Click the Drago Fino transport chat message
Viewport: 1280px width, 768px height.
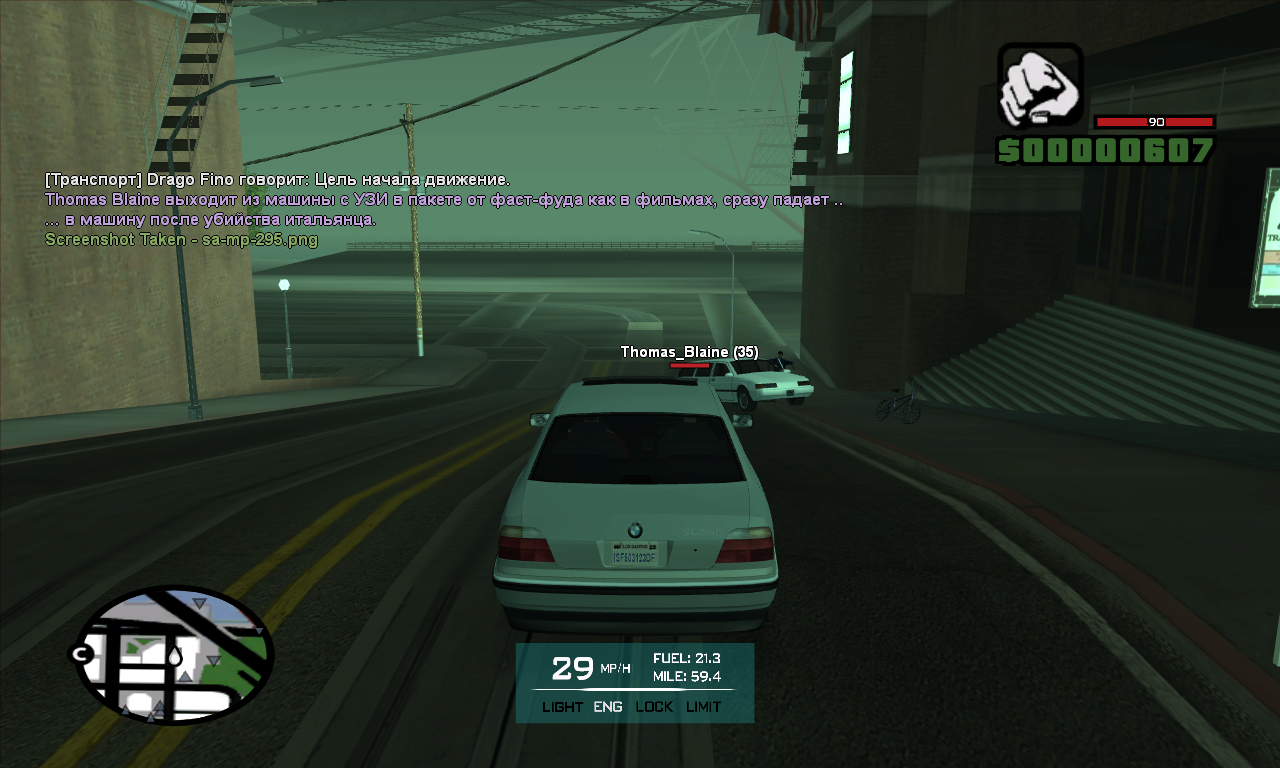click(x=278, y=180)
